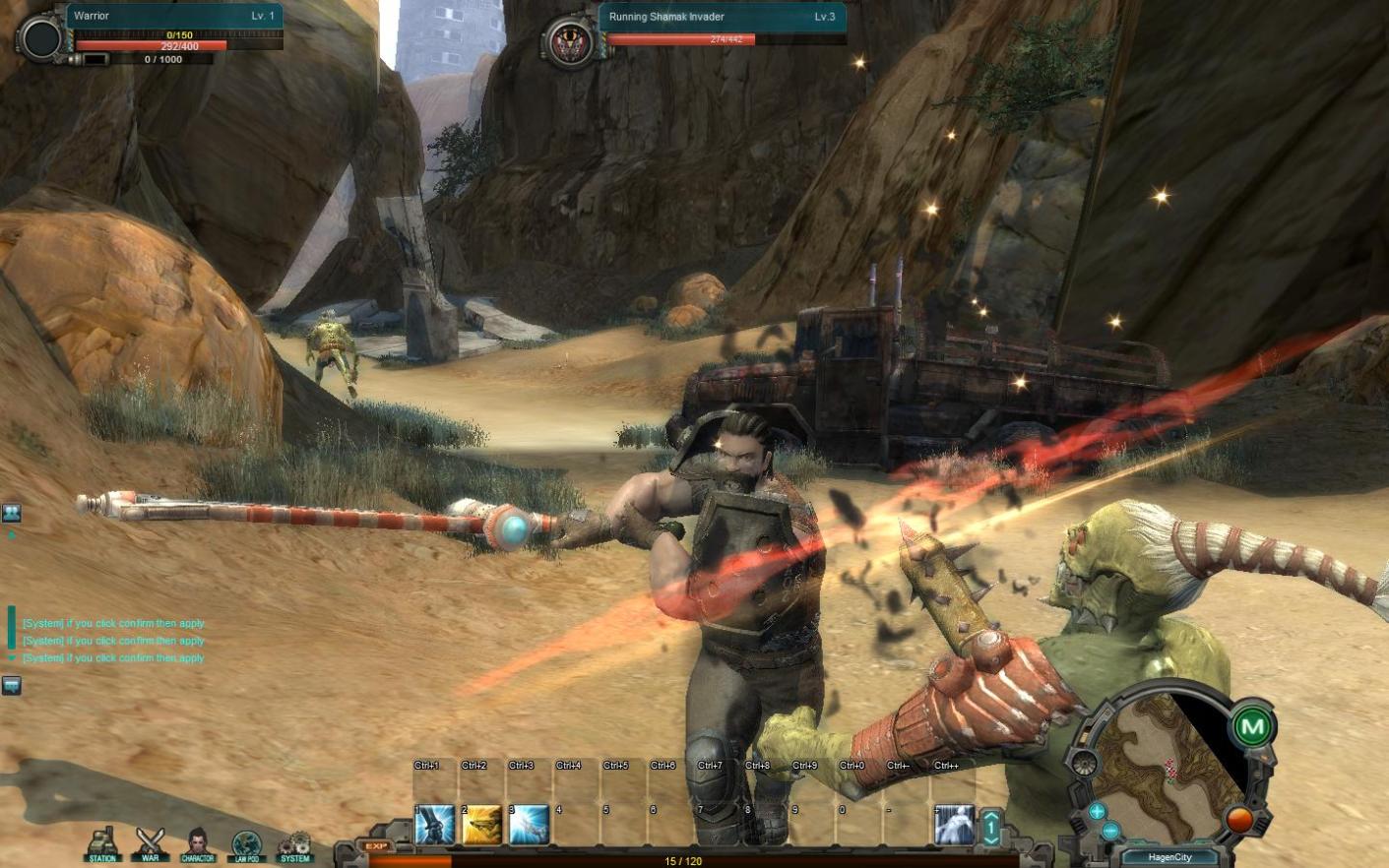Zoom out the minimap with the minus button
The height and width of the screenshot is (868, 1389).
1111,832
